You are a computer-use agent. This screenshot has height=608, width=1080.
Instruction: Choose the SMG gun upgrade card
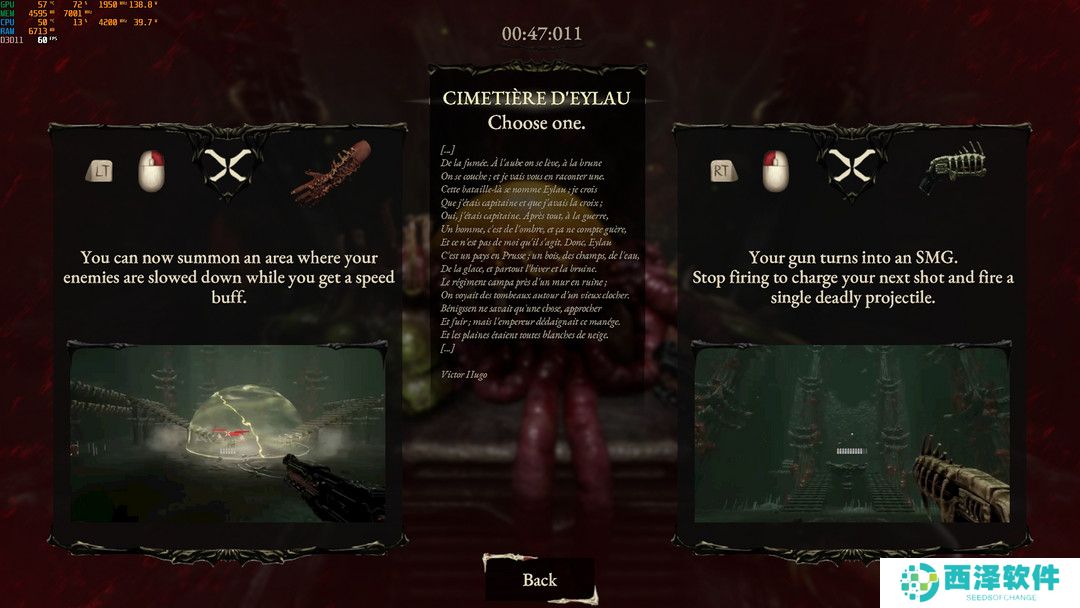pos(852,277)
